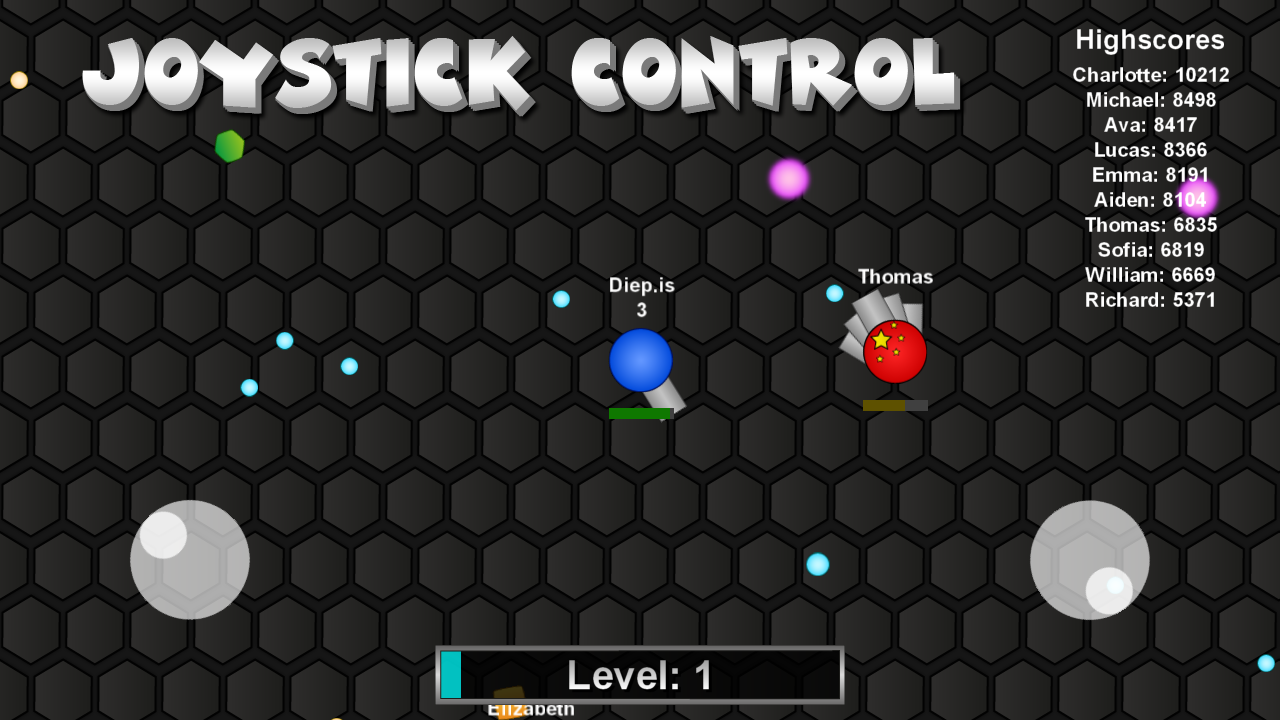
Task: Click Elizabeth's name at the screen bottom
Action: 529,710
